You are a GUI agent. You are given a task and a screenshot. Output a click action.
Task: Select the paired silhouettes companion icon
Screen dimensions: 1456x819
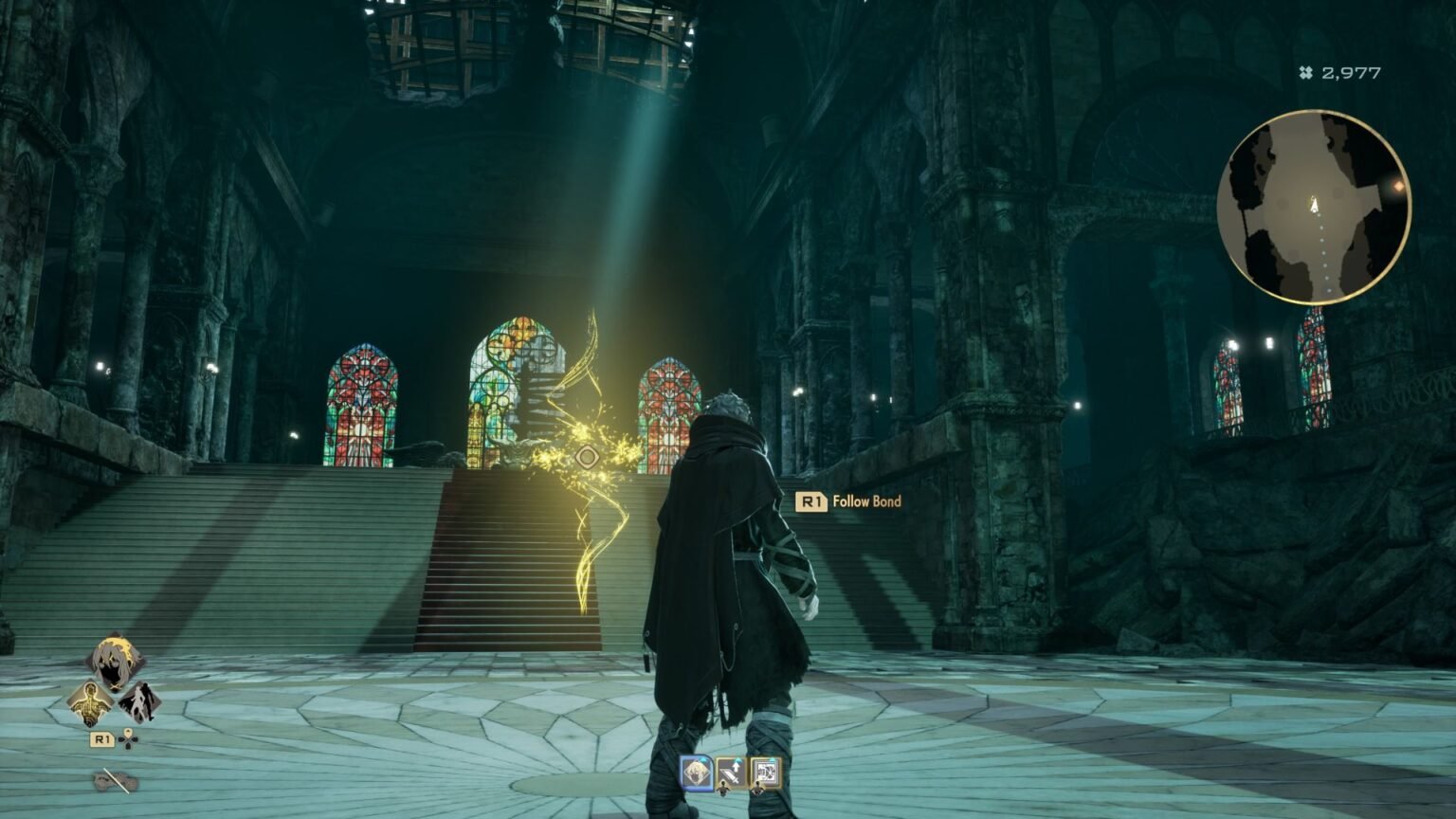coord(141,703)
